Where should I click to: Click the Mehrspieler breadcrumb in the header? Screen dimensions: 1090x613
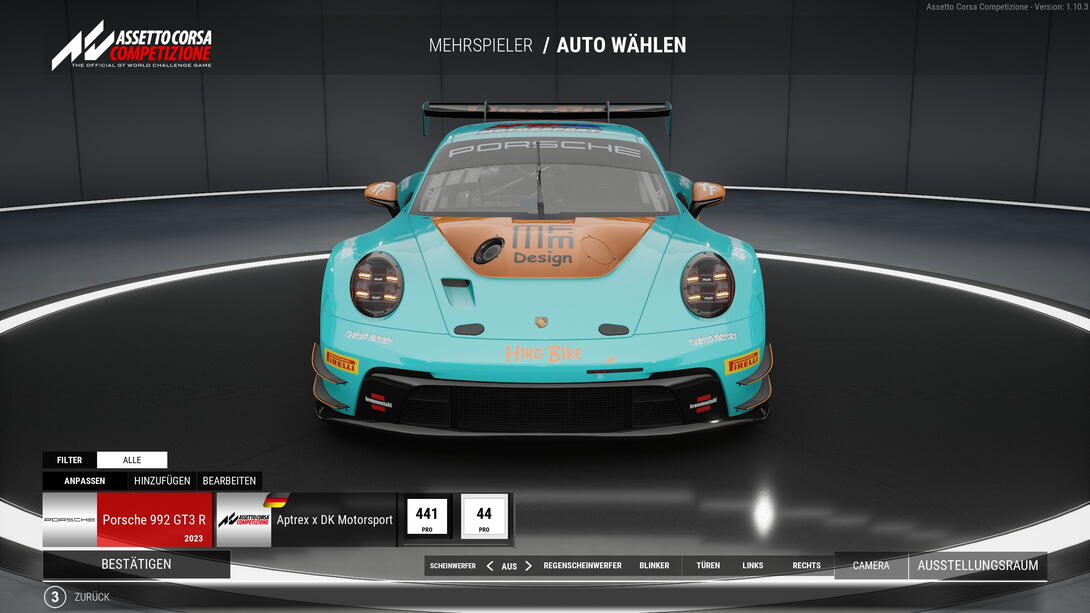pos(480,45)
